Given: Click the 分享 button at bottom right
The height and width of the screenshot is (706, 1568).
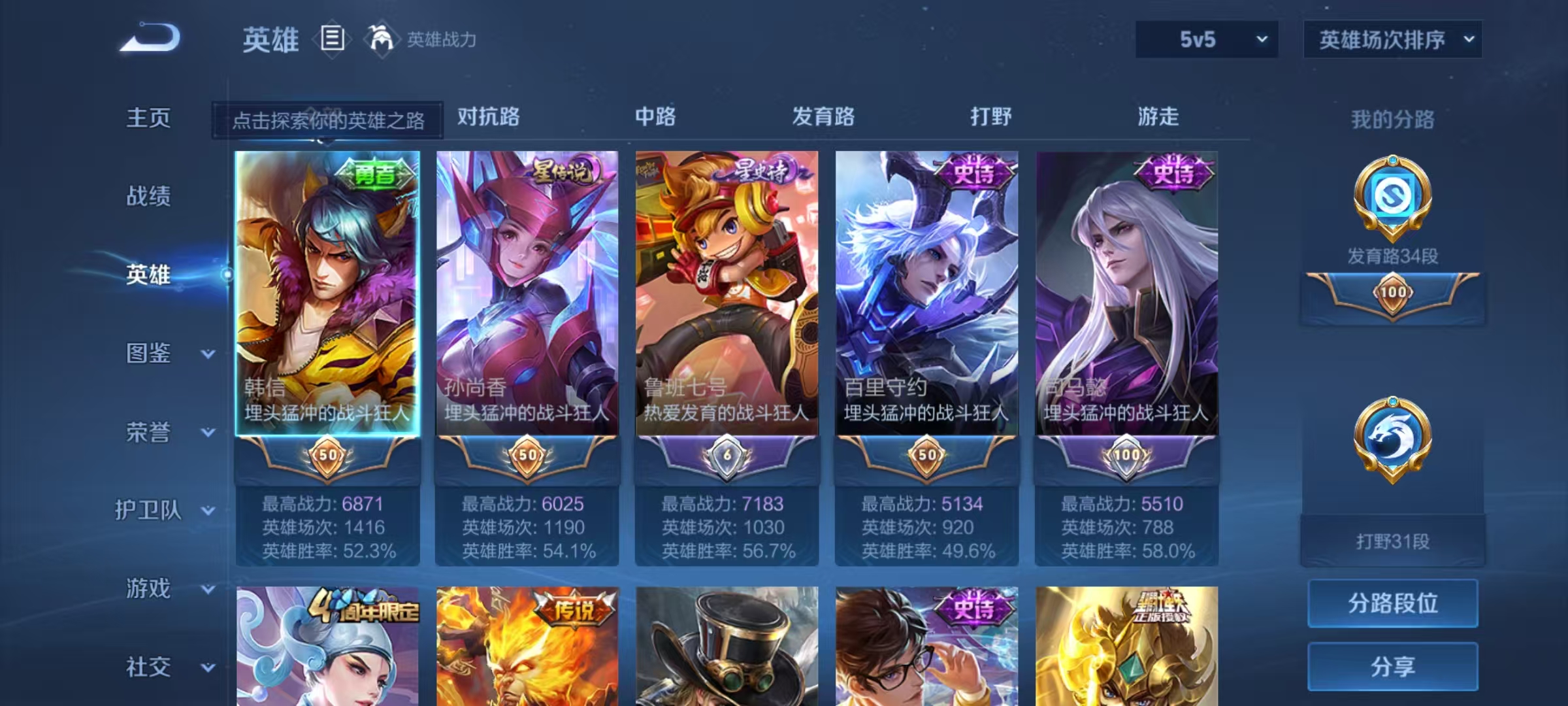Looking at the screenshot, I should click(1392, 667).
